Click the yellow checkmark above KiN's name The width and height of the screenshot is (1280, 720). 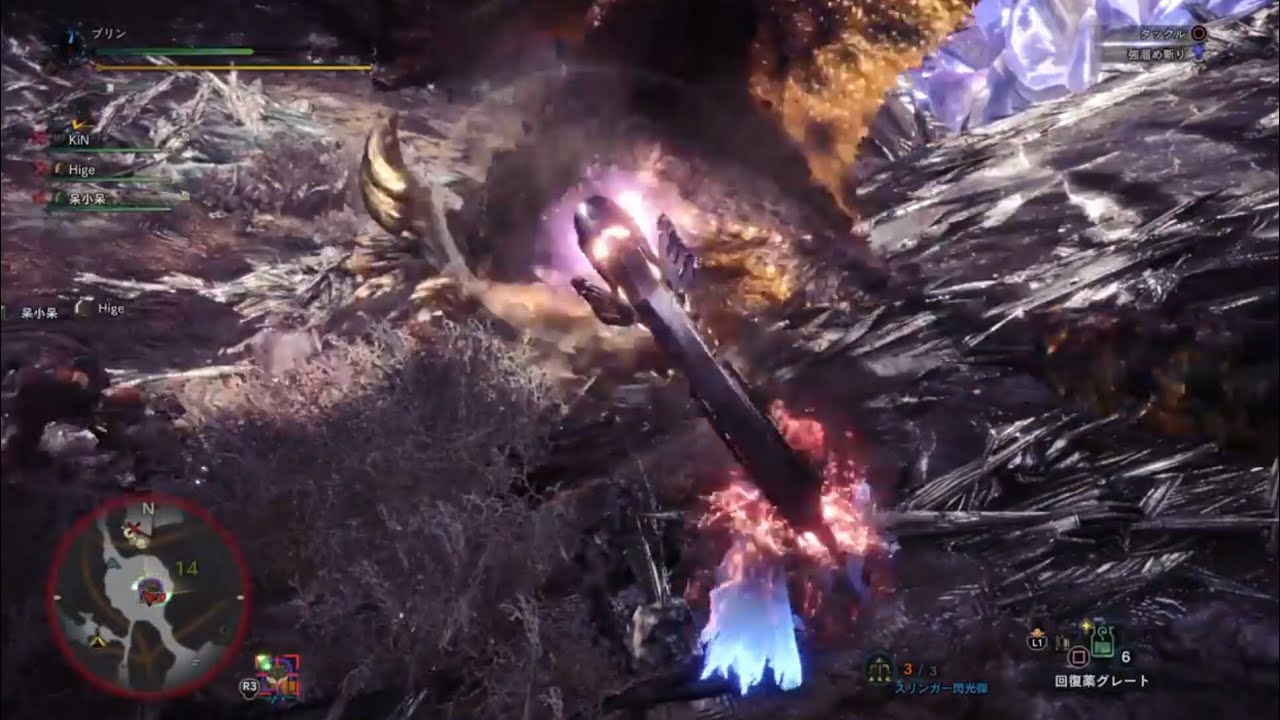click(x=77, y=123)
